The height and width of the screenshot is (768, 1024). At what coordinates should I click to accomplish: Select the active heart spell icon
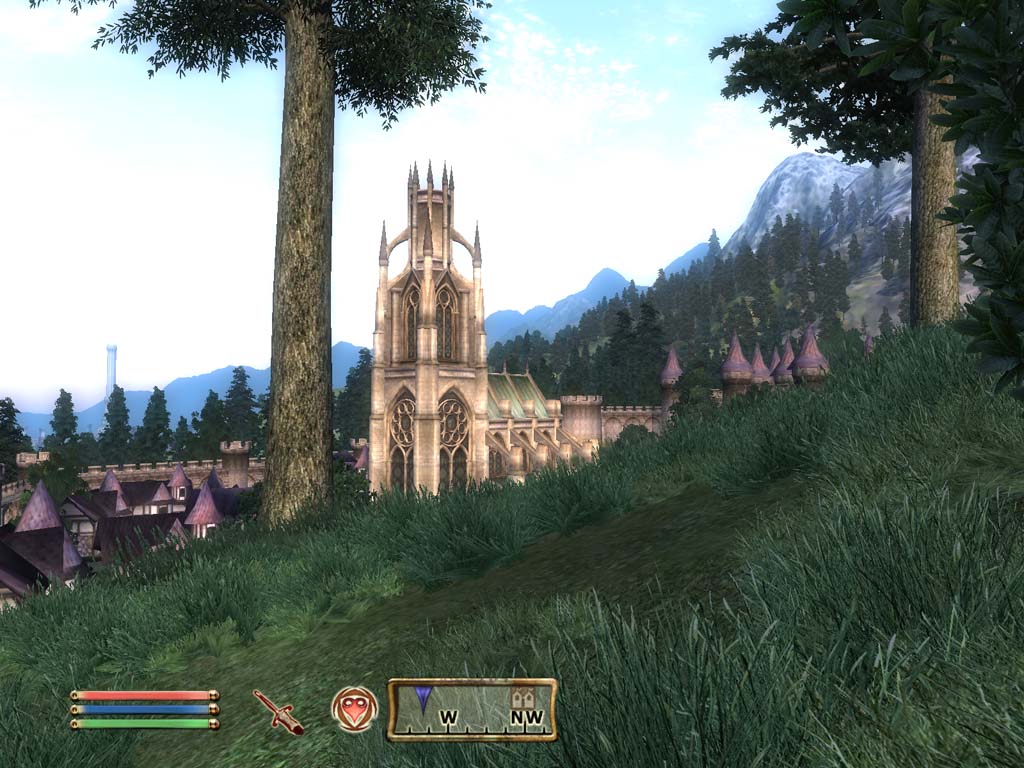point(354,709)
